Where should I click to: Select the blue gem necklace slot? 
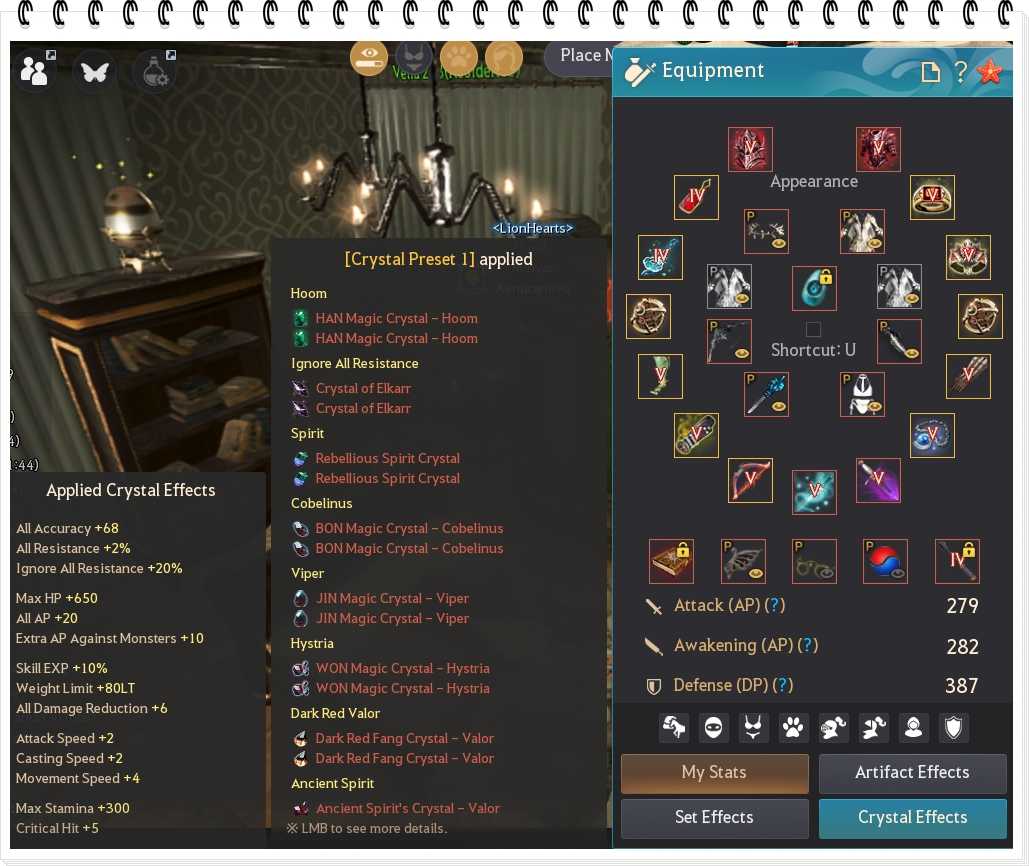point(932,436)
